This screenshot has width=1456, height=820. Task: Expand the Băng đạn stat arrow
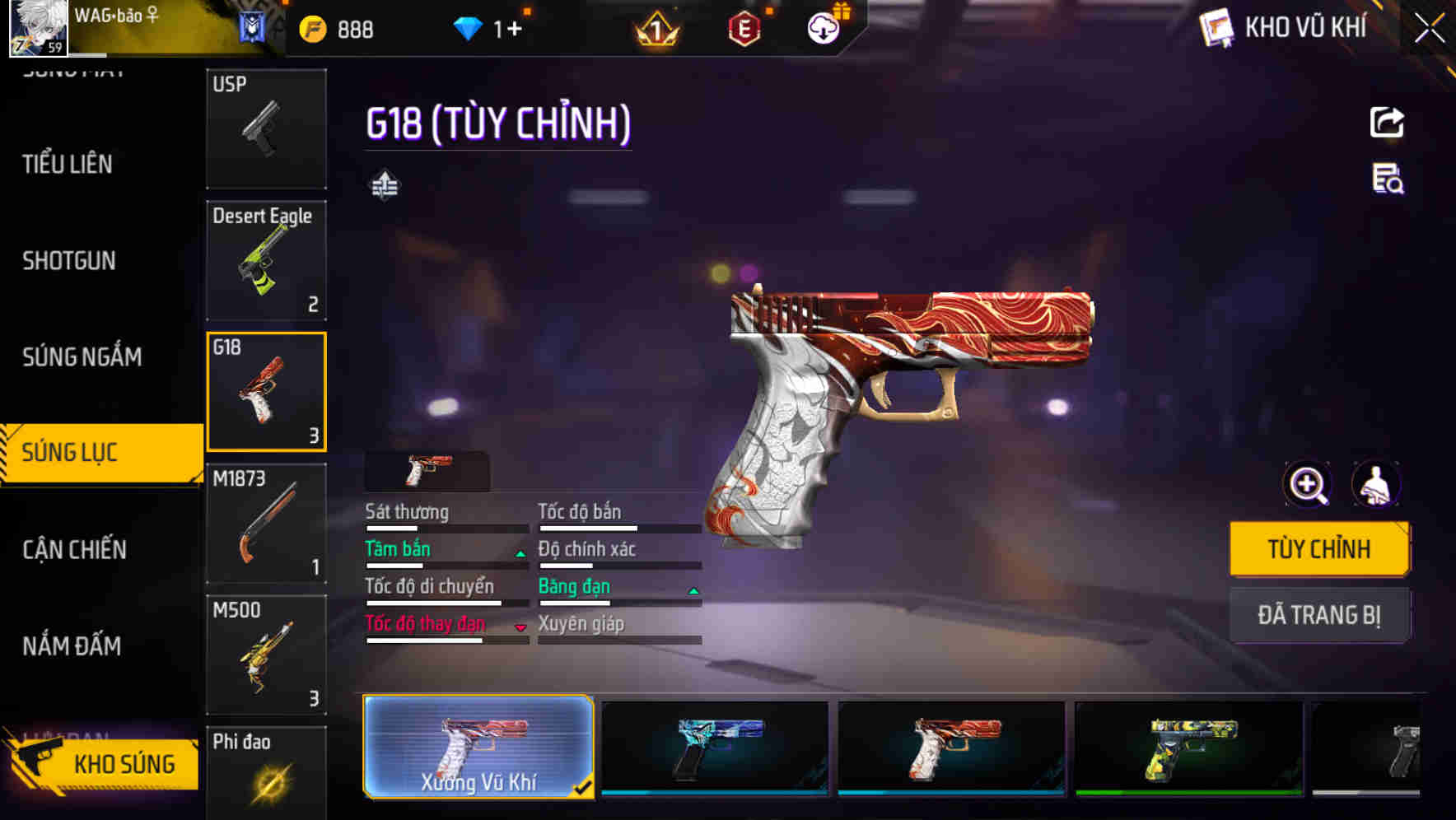pyautogui.click(x=693, y=590)
